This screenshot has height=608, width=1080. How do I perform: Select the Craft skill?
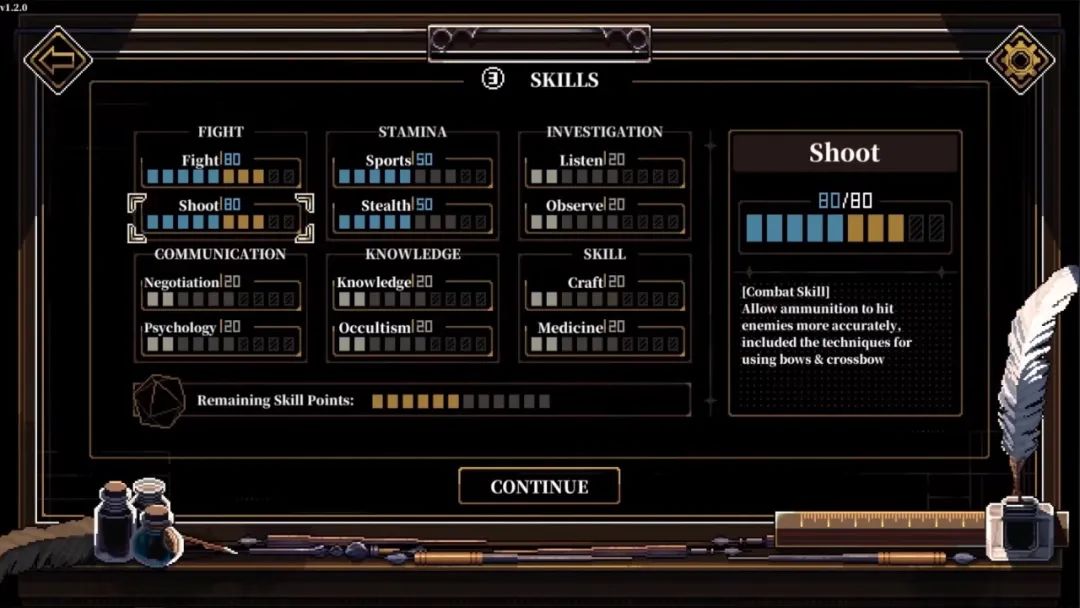point(604,292)
